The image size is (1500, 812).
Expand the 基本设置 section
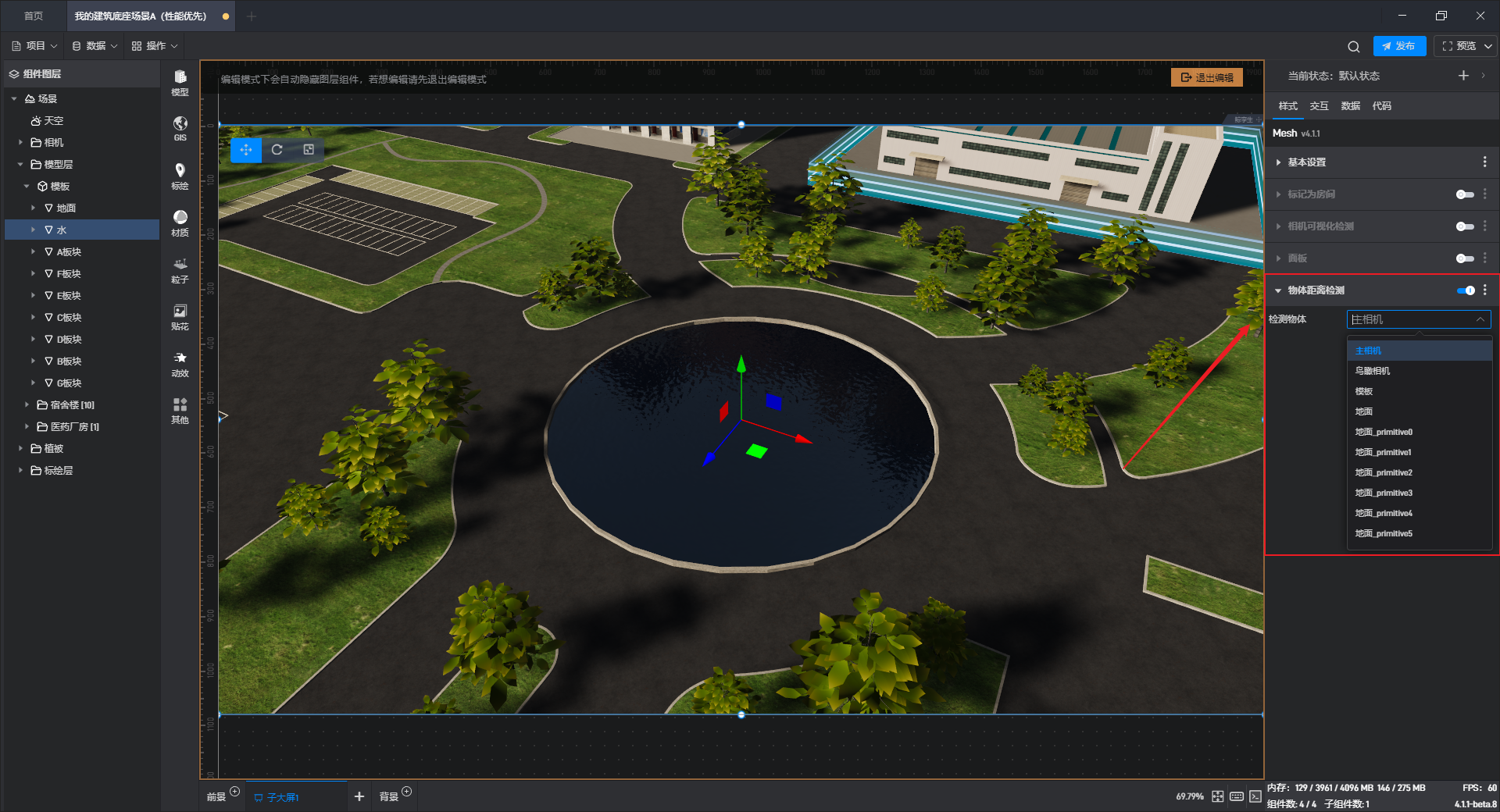[x=1306, y=162]
